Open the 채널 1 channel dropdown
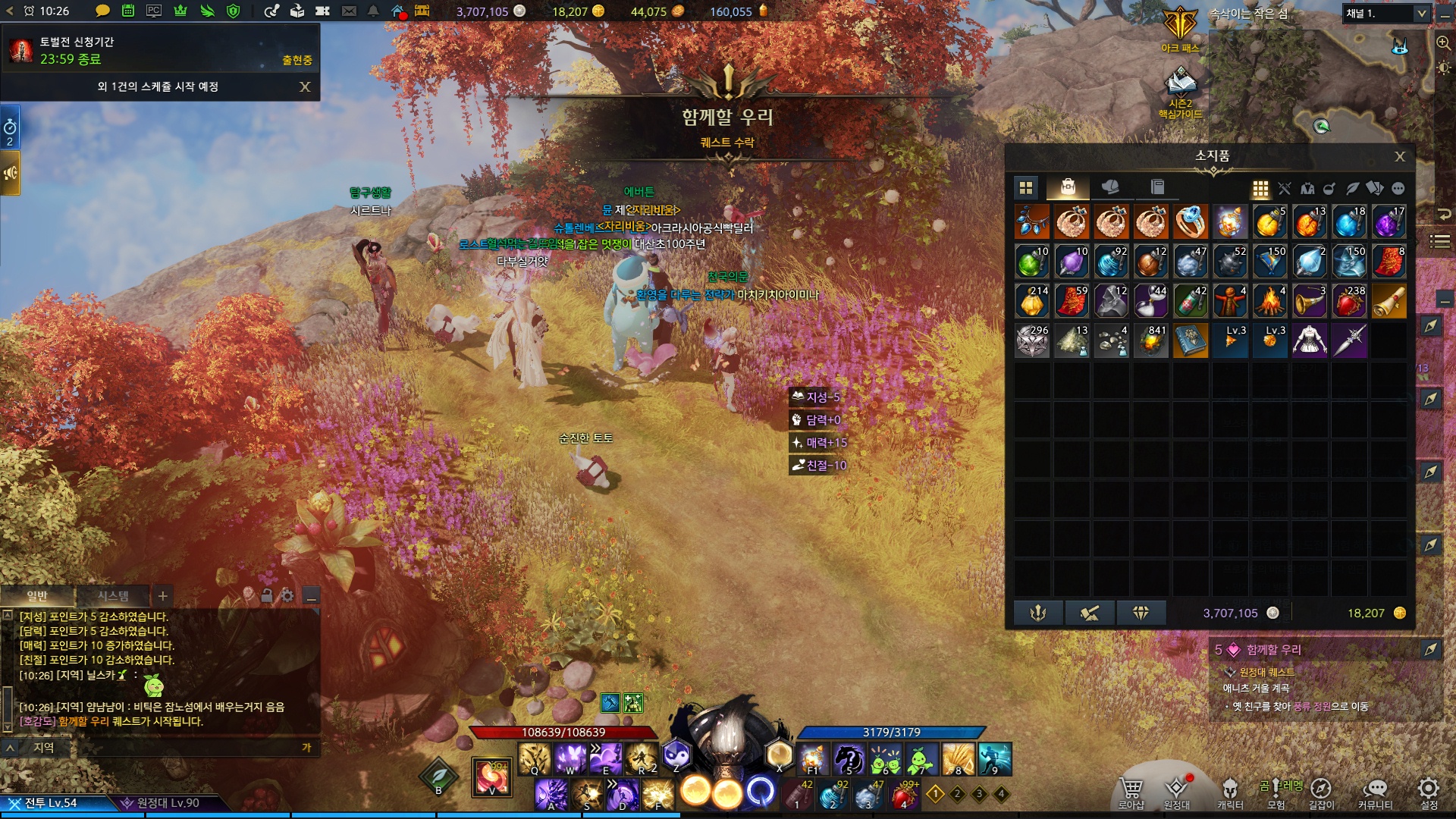The width and height of the screenshot is (1456, 819). coord(1387,14)
